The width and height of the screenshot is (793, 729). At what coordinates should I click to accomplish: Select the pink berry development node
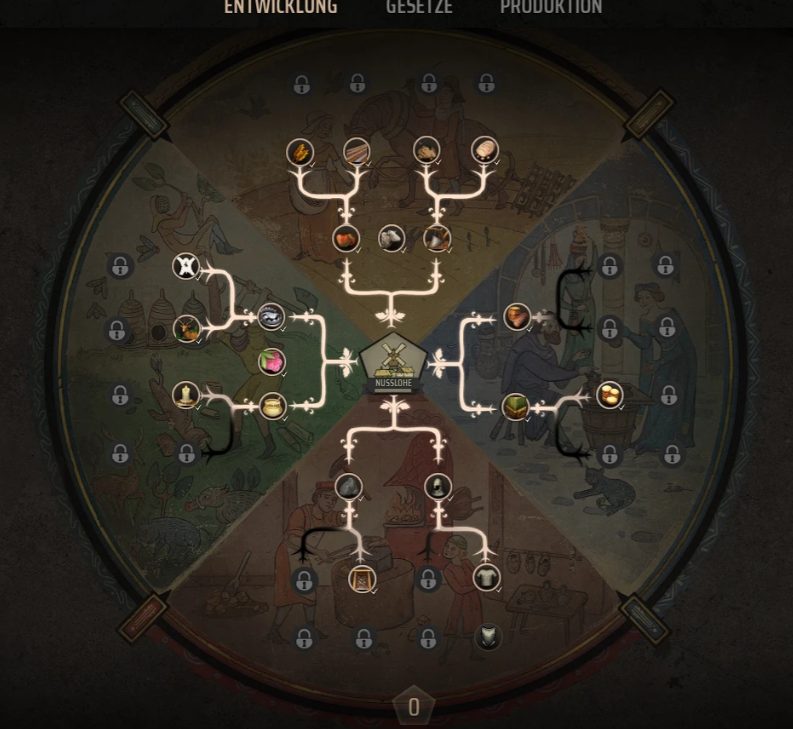point(271,361)
